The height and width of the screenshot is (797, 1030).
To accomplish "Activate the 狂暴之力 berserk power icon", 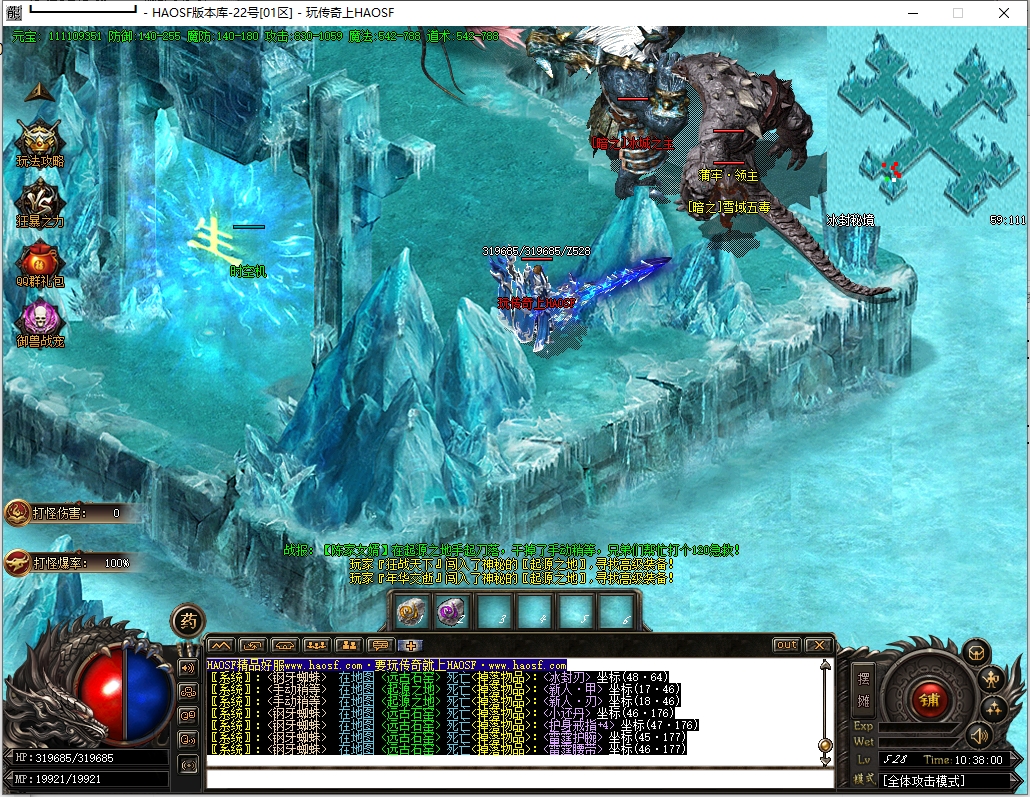I will [40, 198].
